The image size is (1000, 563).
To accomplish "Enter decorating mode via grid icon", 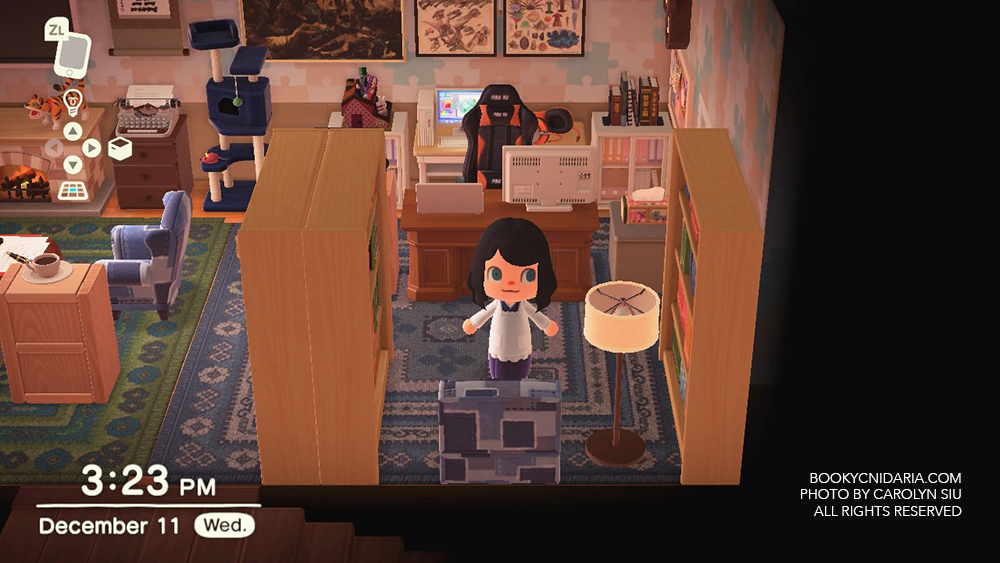I will pos(72,190).
